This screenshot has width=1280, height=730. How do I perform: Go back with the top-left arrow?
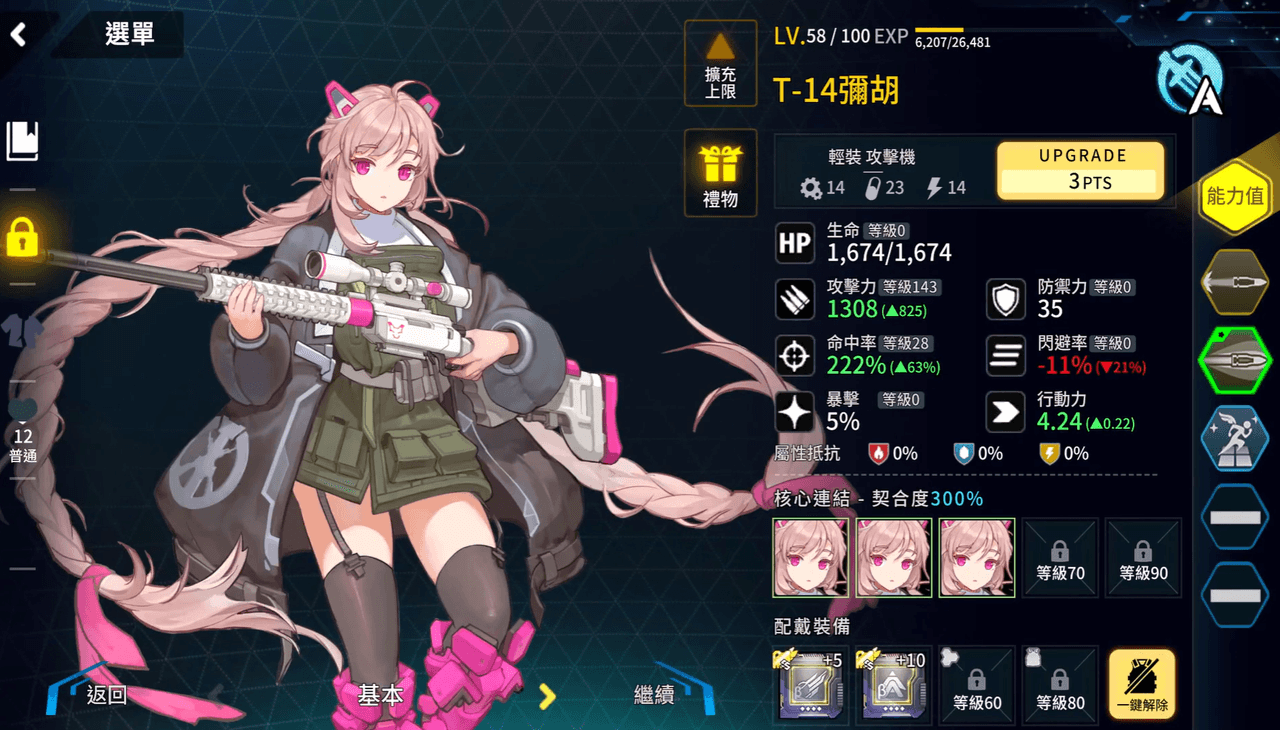19,34
